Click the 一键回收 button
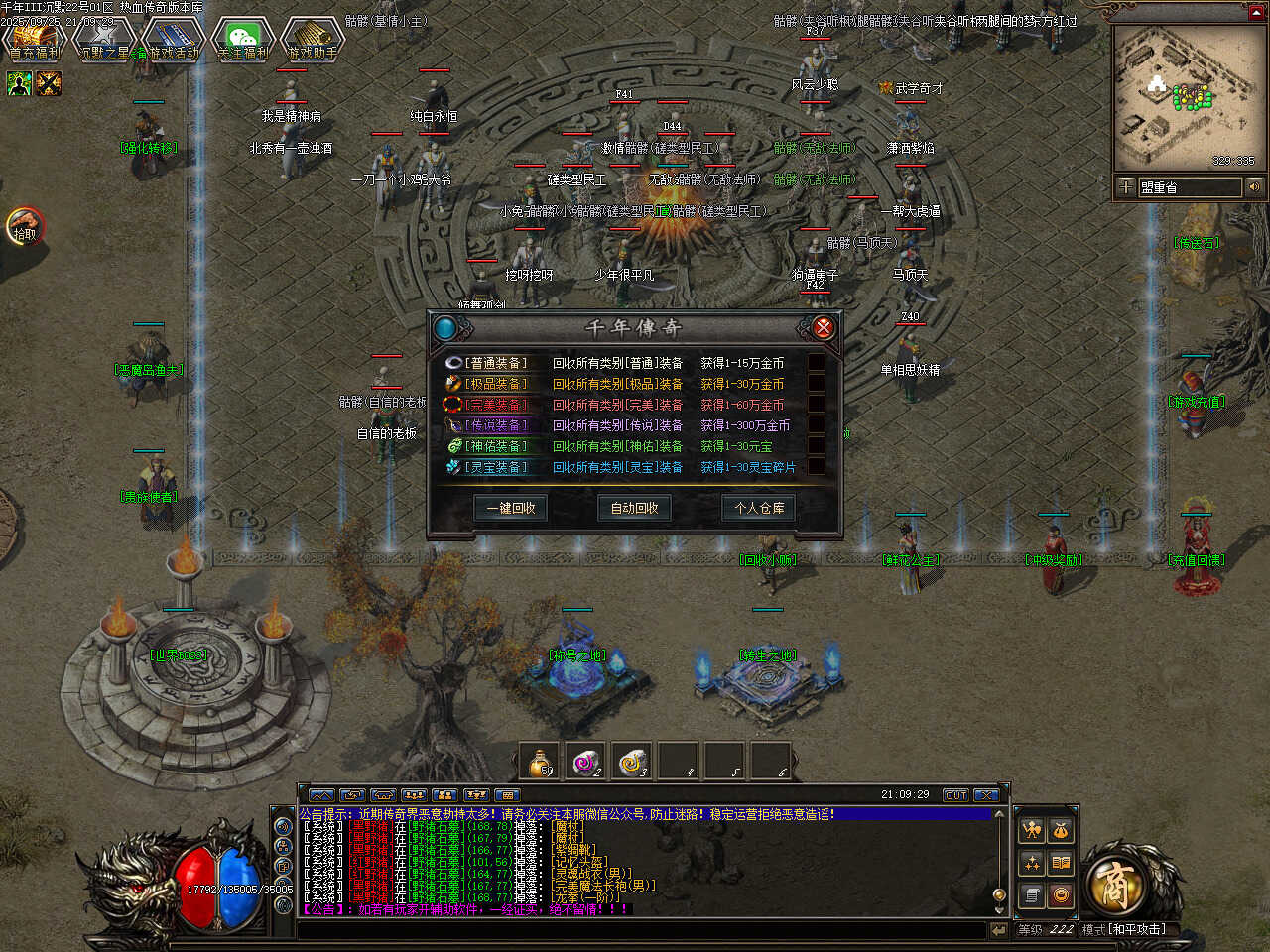This screenshot has width=1270, height=952. [x=511, y=508]
